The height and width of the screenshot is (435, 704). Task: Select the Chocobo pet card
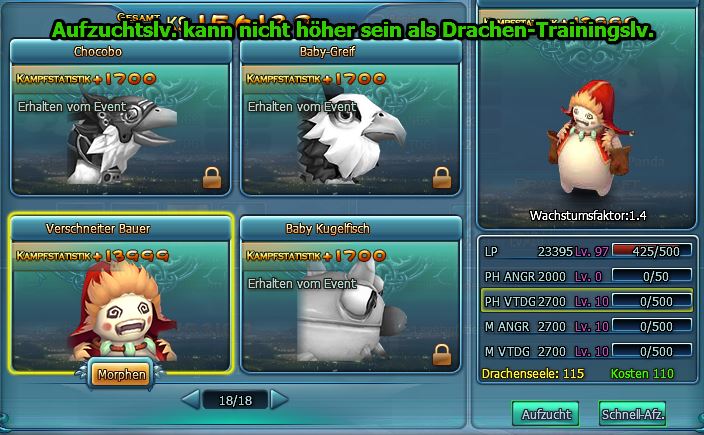pos(120,120)
